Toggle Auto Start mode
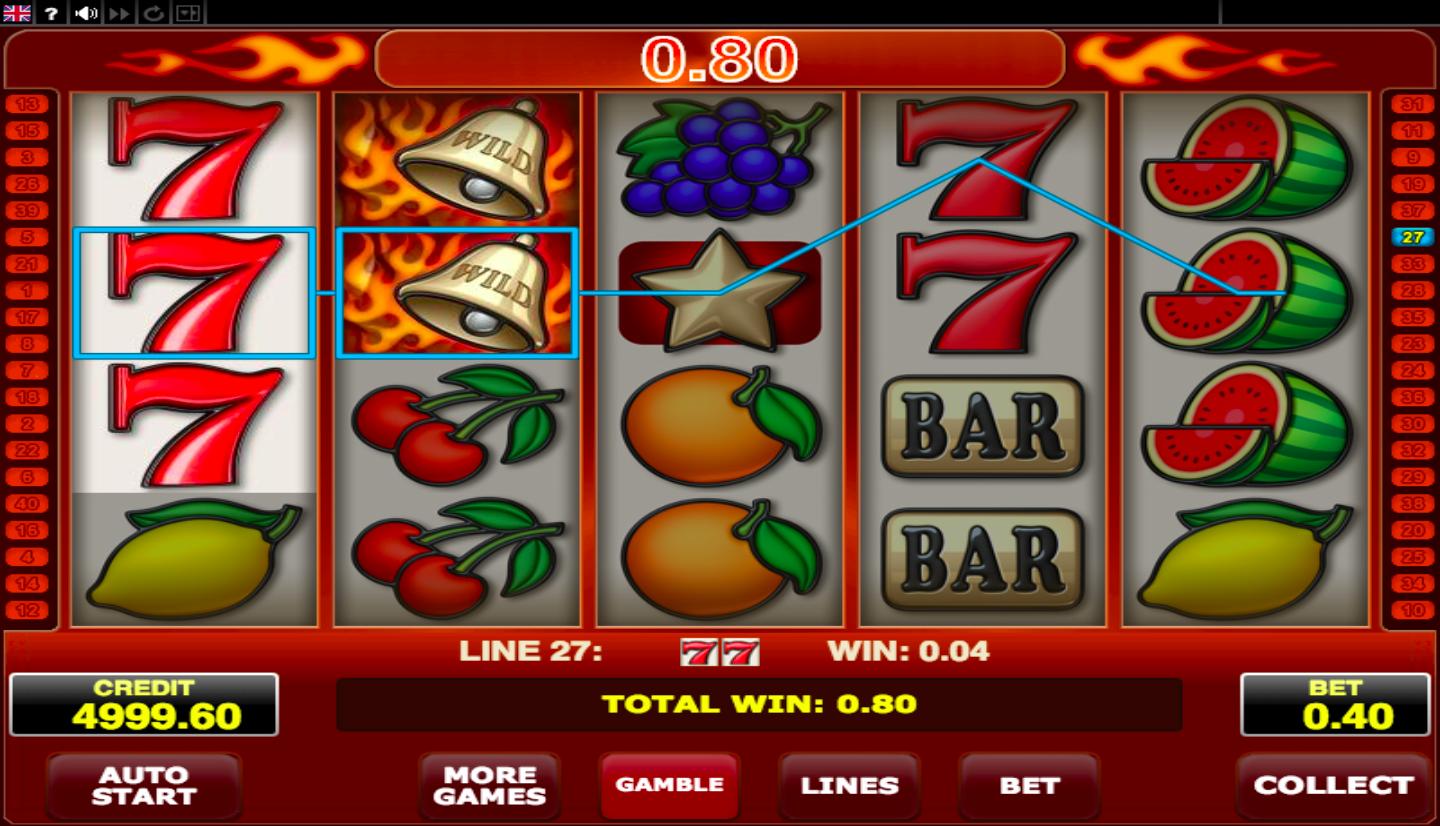This screenshot has width=1440, height=826. click(143, 785)
